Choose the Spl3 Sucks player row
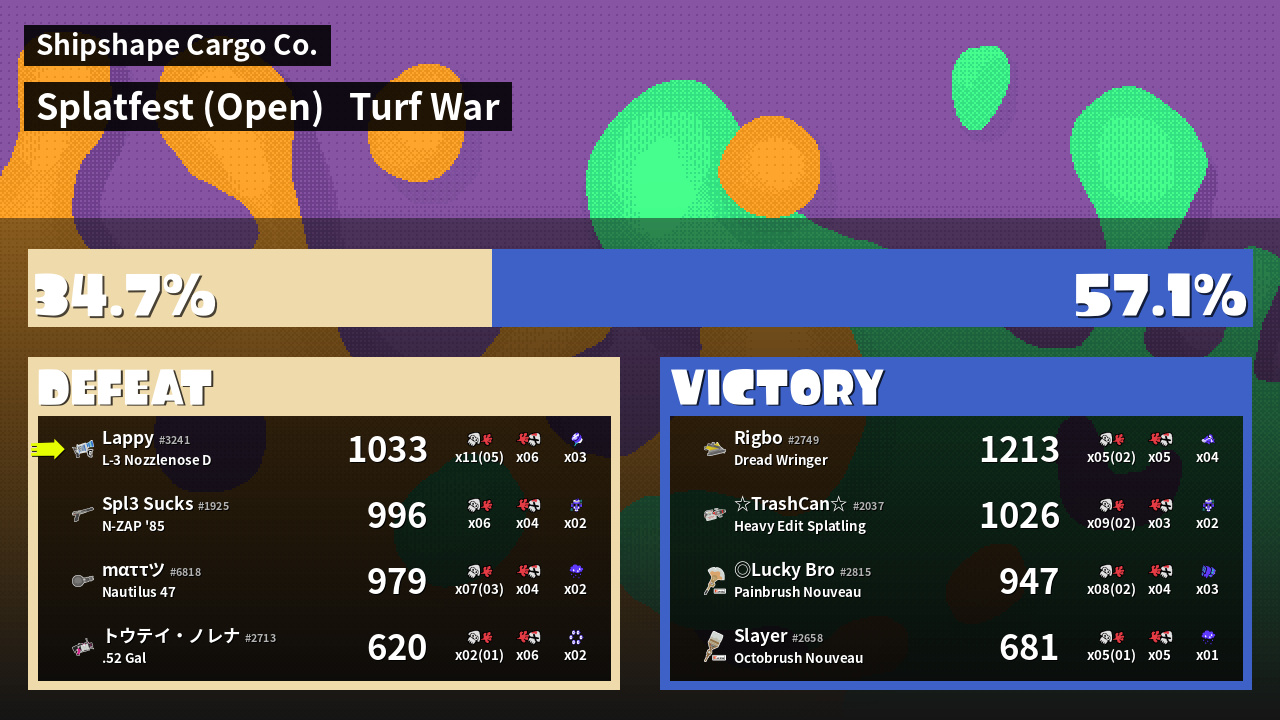The height and width of the screenshot is (720, 1280). [324, 515]
